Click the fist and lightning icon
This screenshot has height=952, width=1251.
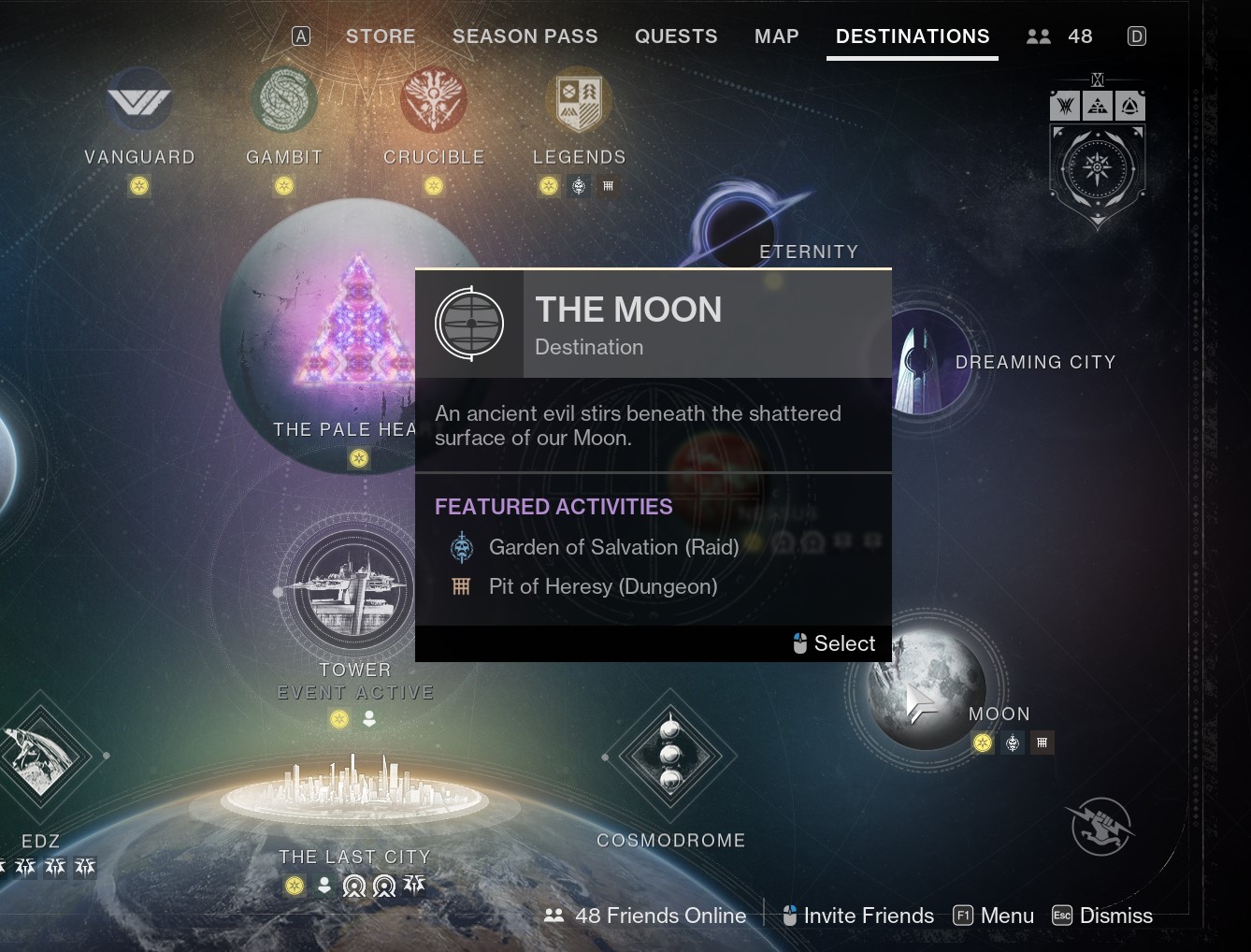tap(1101, 826)
